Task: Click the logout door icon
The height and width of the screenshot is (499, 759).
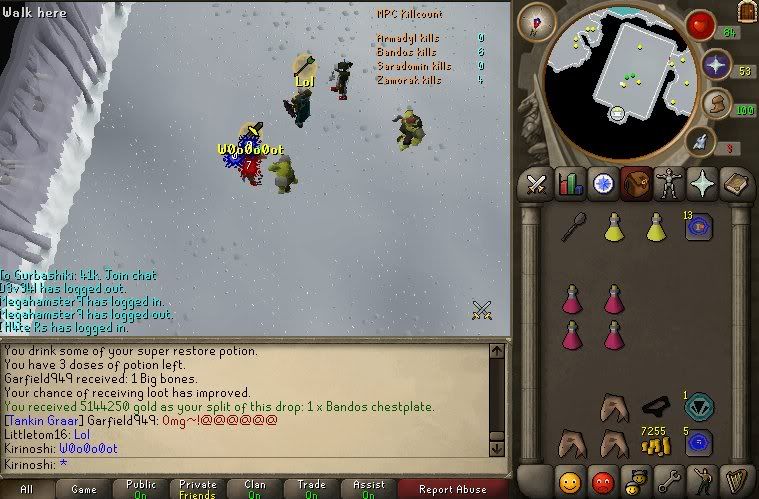Action: [x=746, y=11]
